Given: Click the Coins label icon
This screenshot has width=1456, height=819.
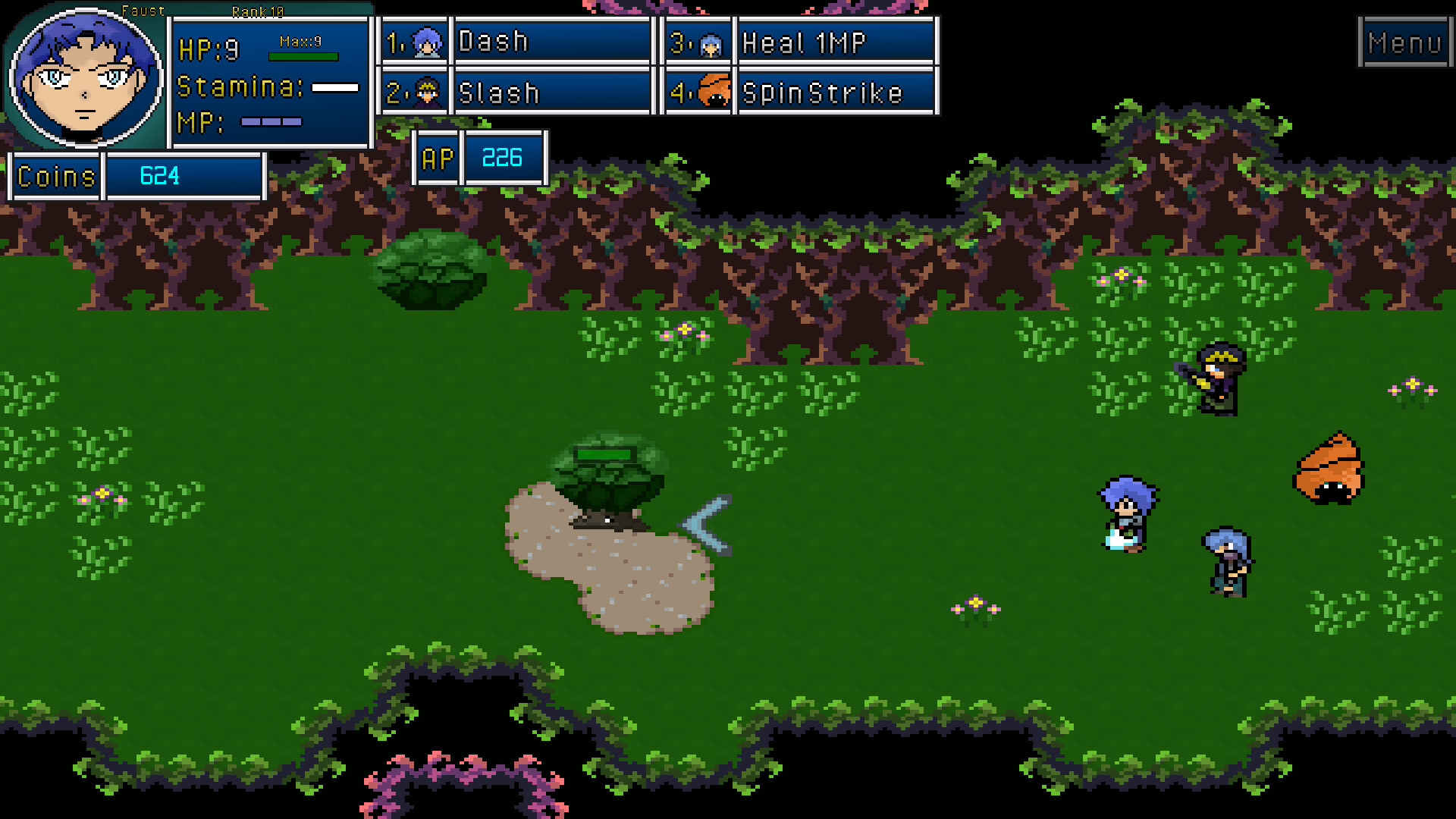Looking at the screenshot, I should (x=54, y=176).
